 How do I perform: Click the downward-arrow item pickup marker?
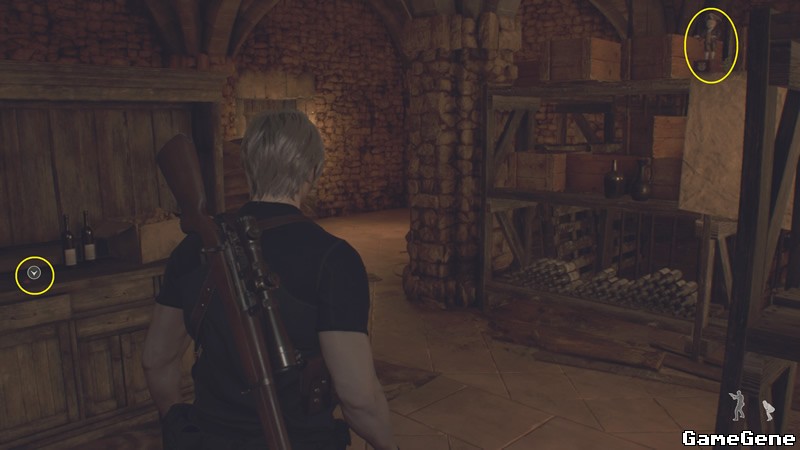36,272
